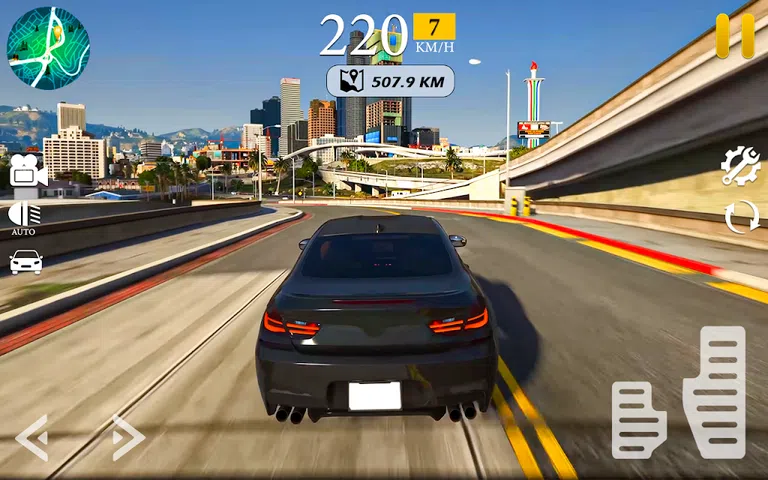This screenshot has height=480, width=768.
Task: Pause the game with the yellow pause button
Action: tap(735, 36)
